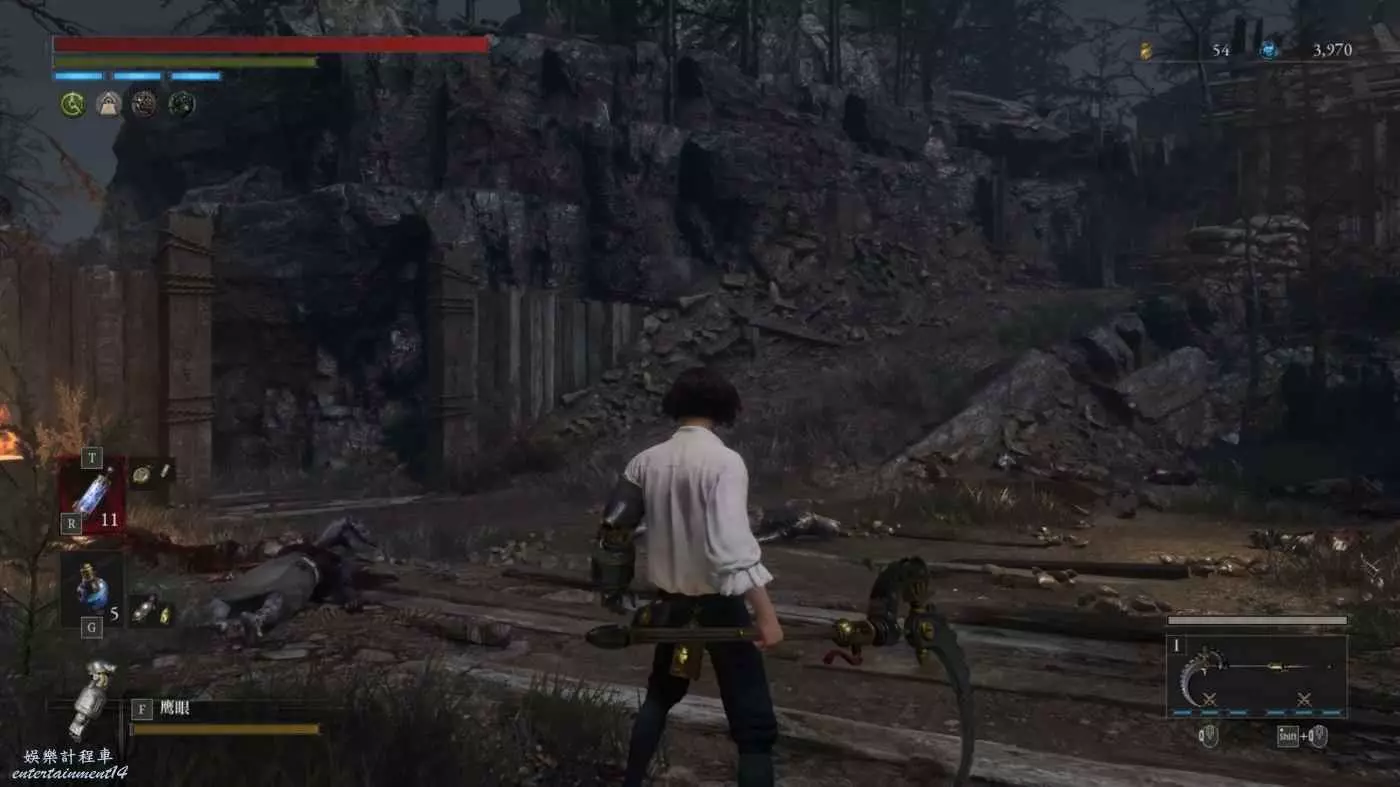Select the Pulse Cell healing item slot
The height and width of the screenshot is (787, 1400).
[92, 494]
